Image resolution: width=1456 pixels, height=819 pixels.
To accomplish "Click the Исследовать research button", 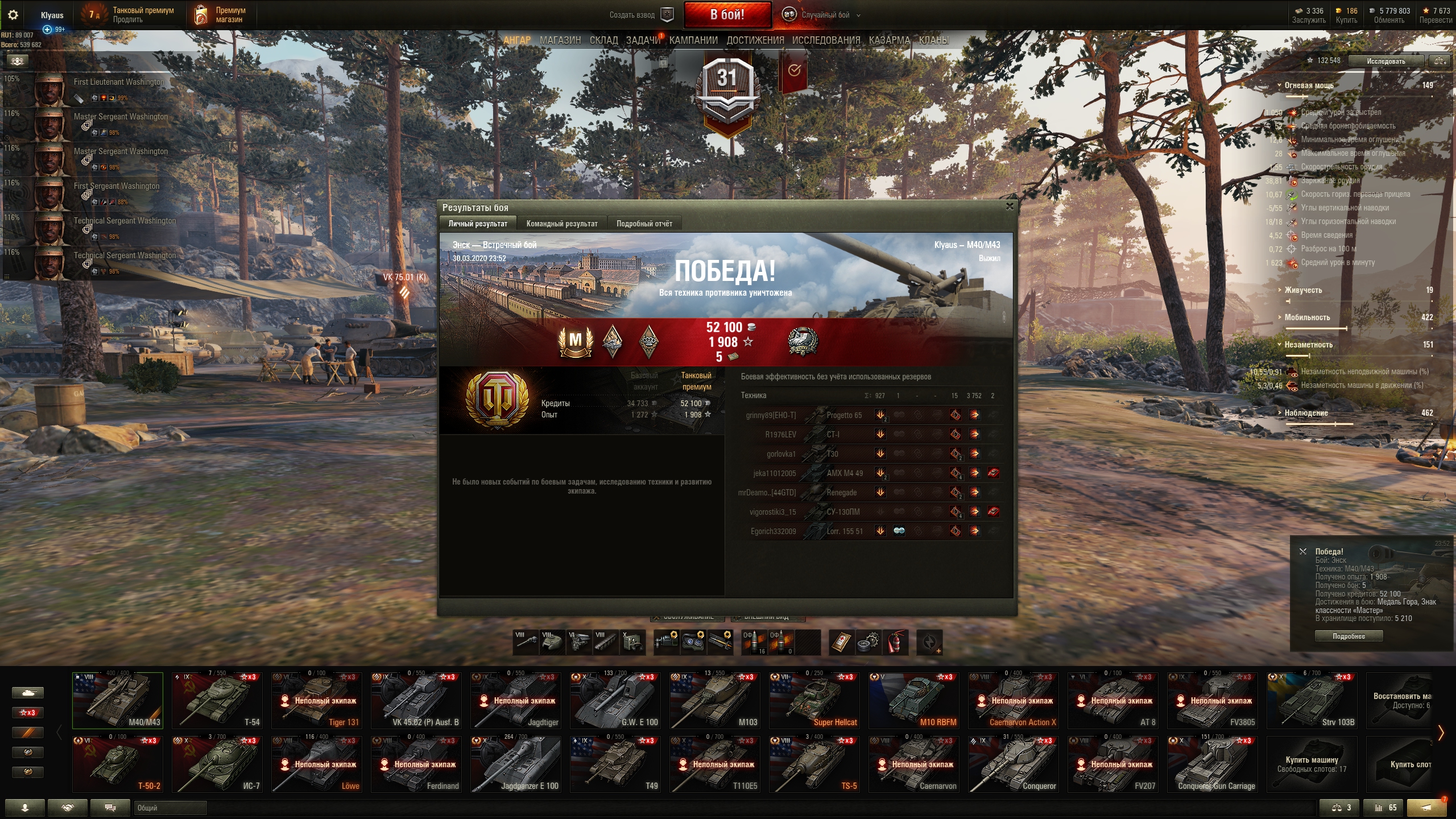I will 1385,61.
